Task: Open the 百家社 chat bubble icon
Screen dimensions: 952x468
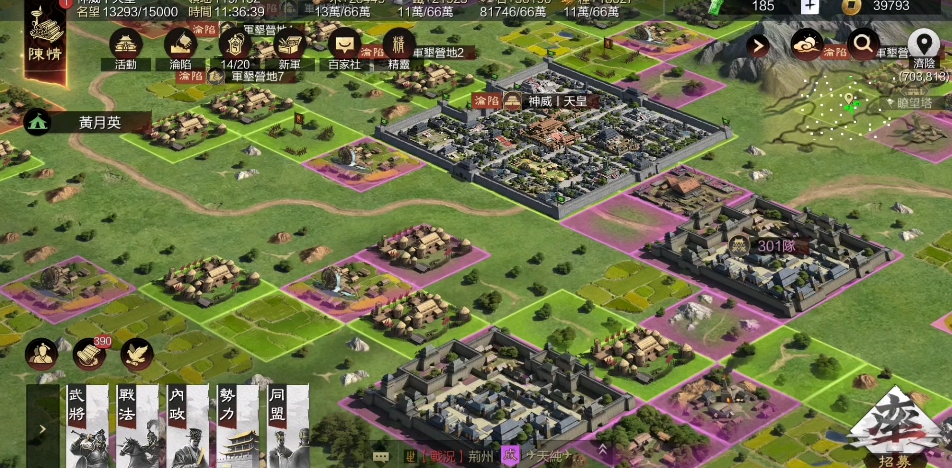Action: [345, 48]
